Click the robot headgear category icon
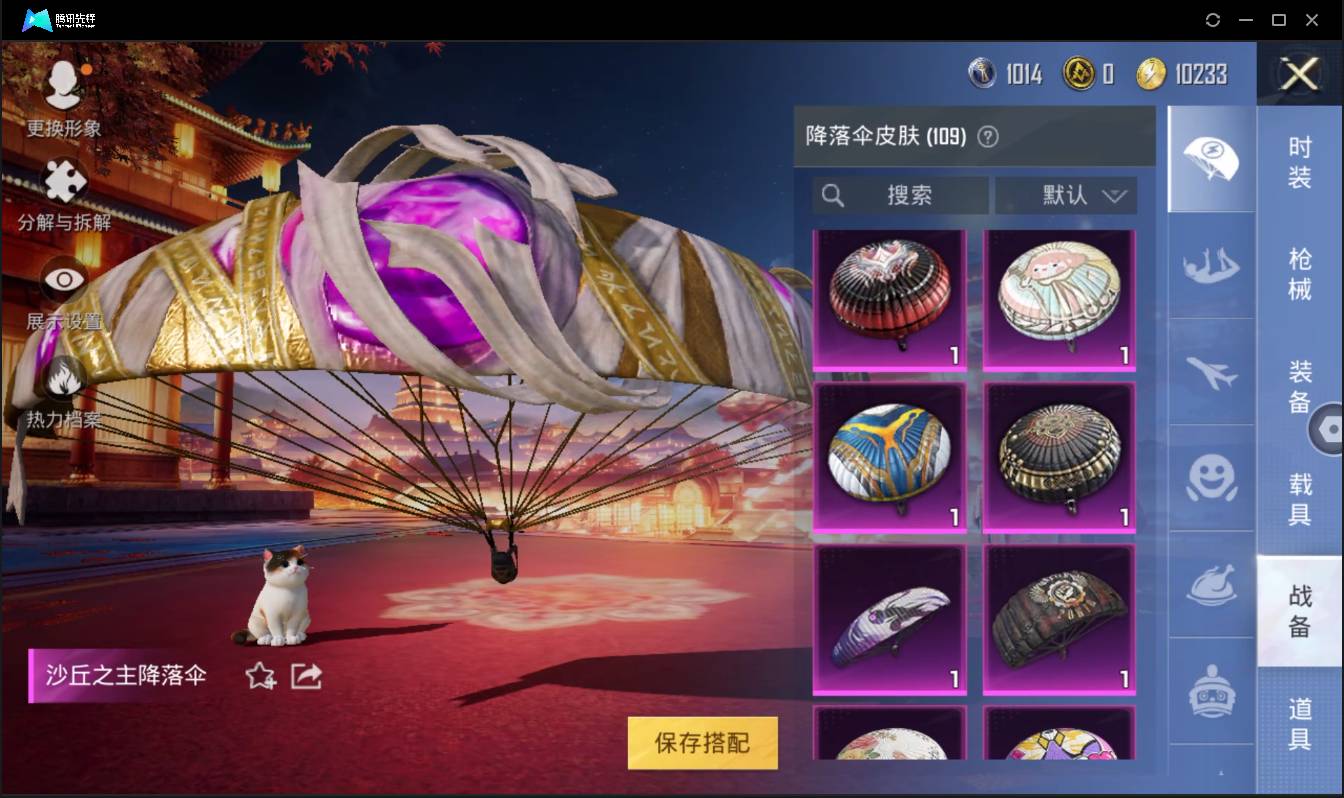Screen dimensions: 1344x798 tap(1211, 690)
